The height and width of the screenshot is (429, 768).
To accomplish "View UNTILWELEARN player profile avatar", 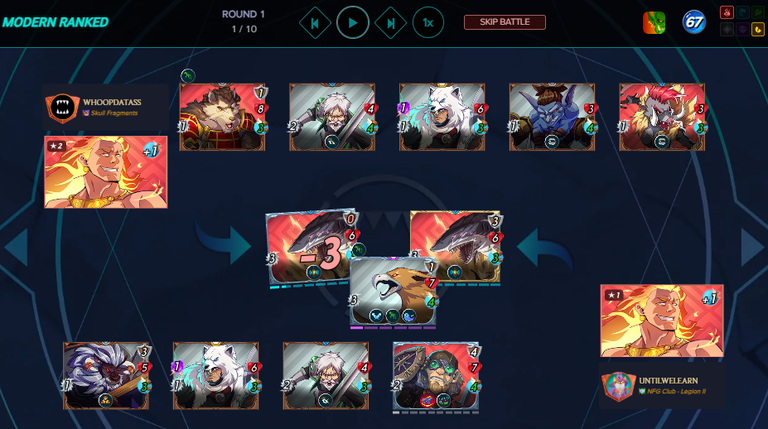I will [618, 387].
